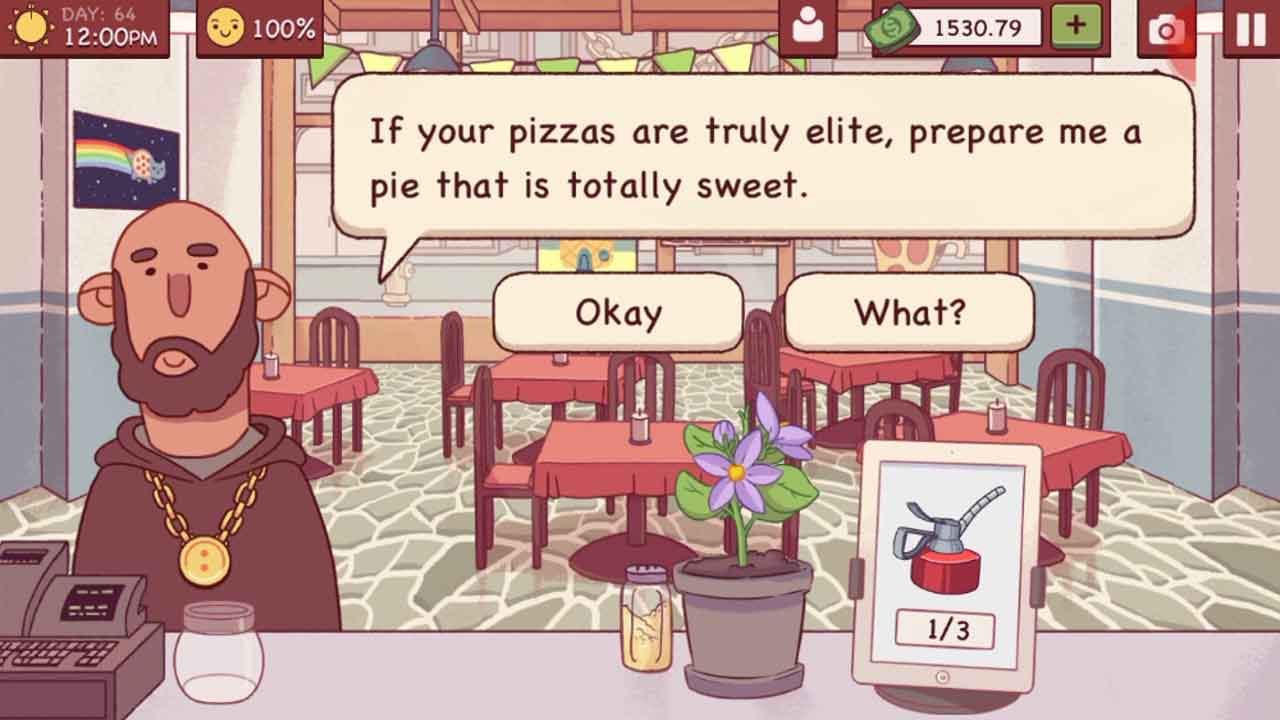Reply "Okay" to the customer
This screenshot has height=720, width=1280.
618,313
